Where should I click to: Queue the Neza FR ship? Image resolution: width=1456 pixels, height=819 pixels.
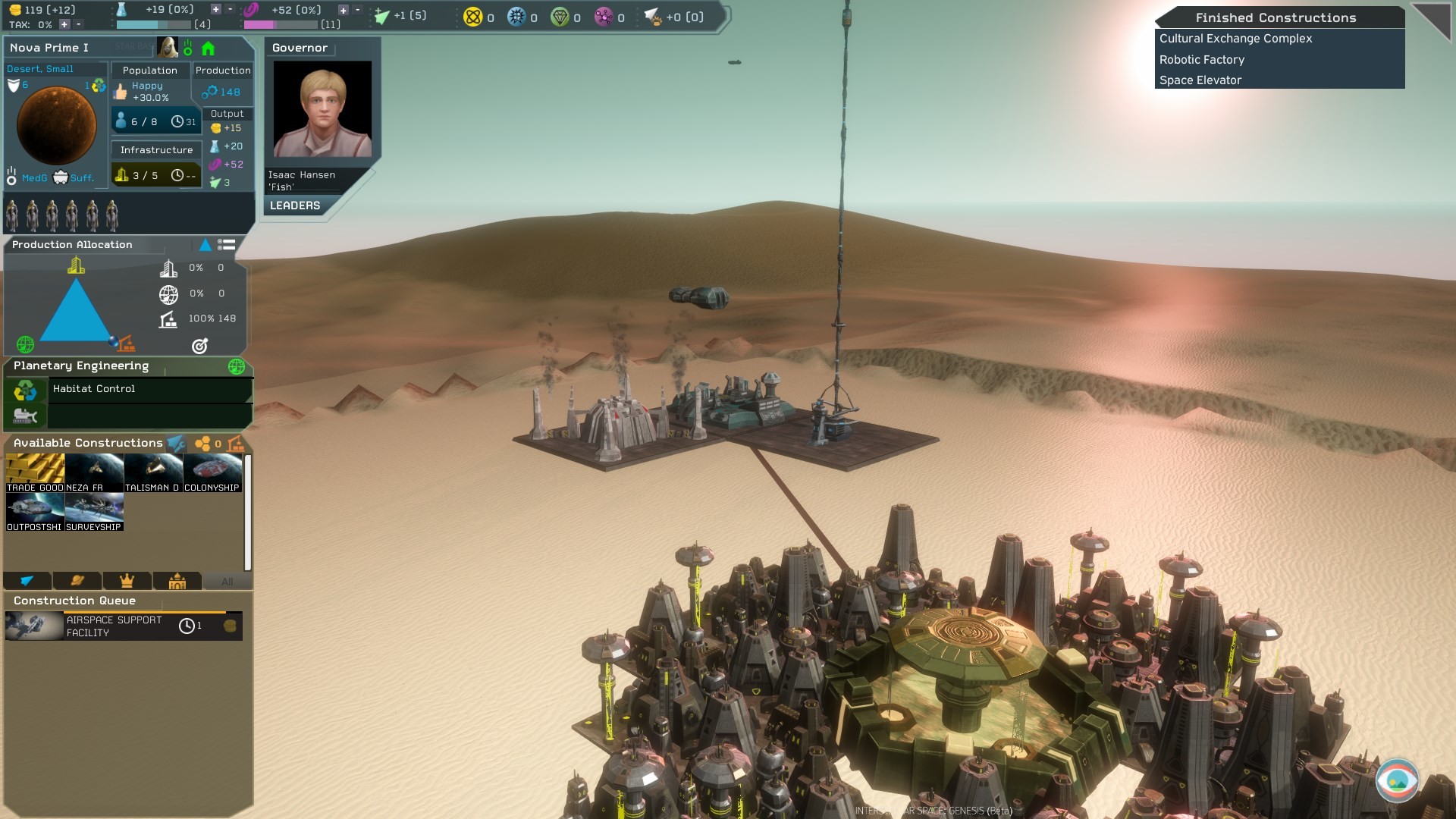click(94, 473)
